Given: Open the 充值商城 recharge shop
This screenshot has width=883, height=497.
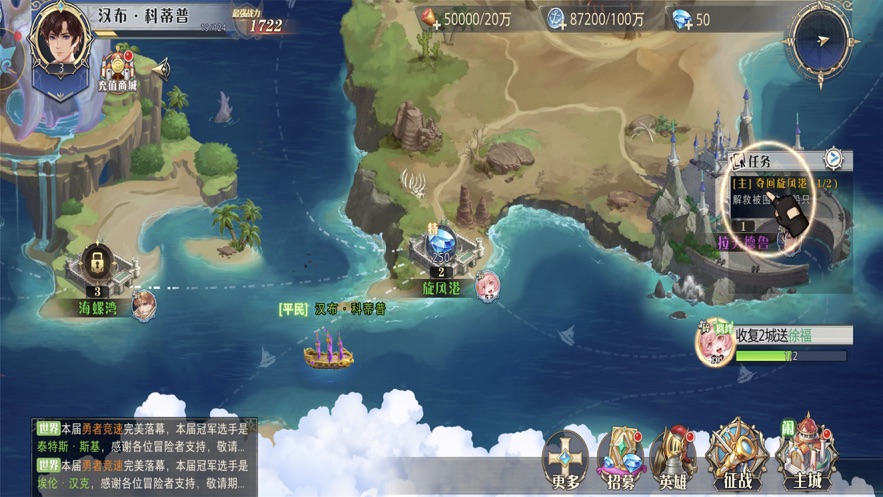Looking at the screenshot, I should 118,71.
